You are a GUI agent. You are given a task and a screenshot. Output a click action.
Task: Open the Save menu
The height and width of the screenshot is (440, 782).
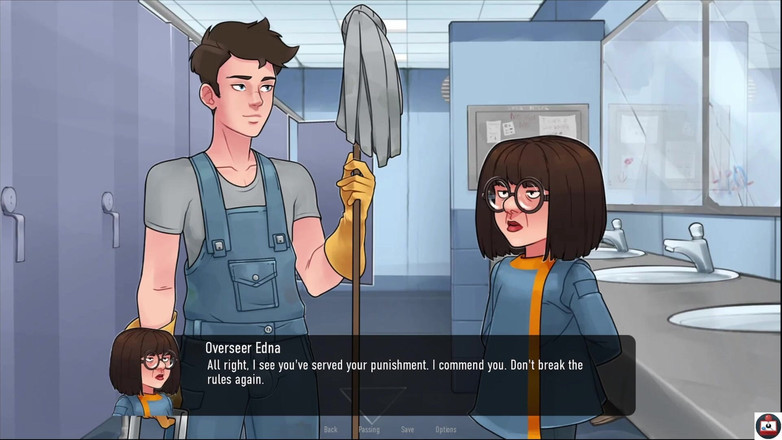point(407,430)
